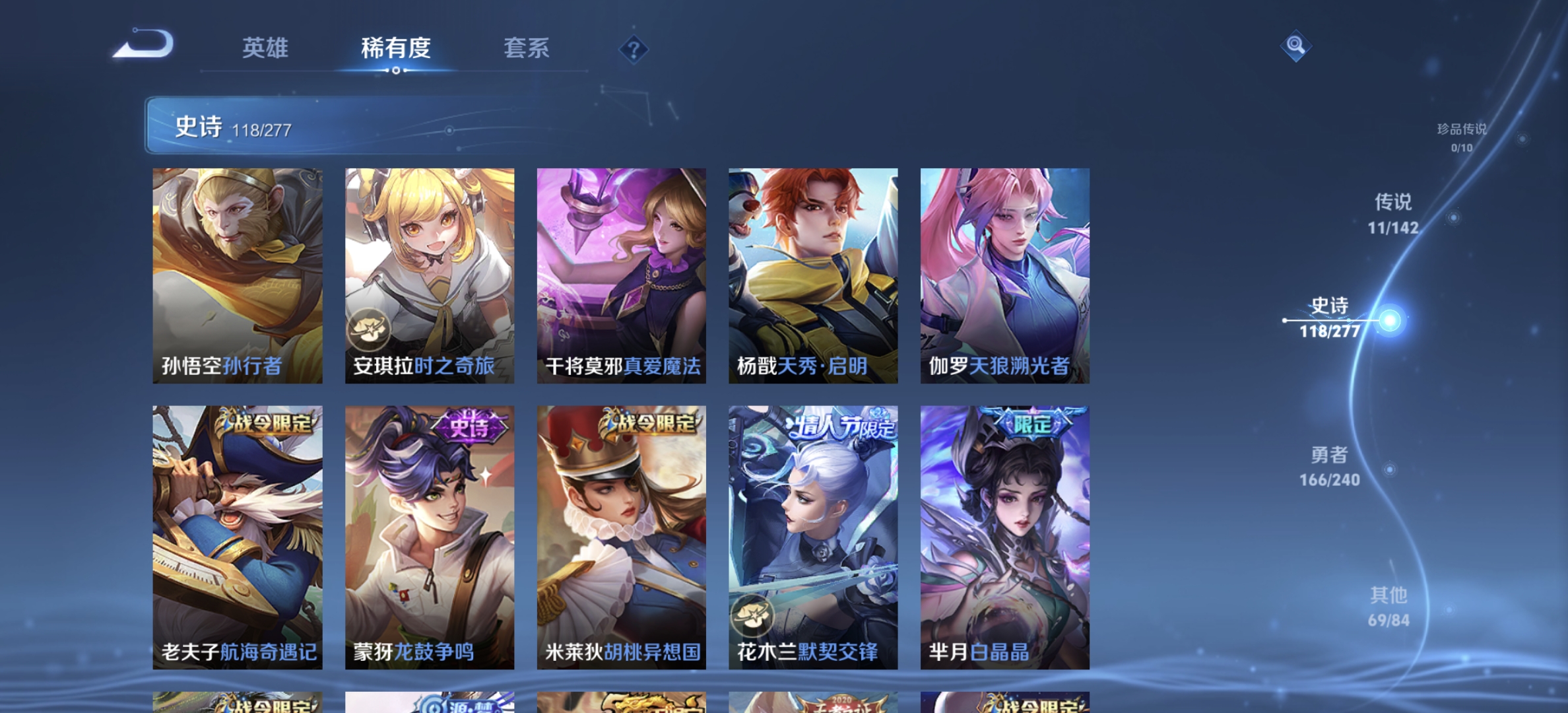Switch to the 套系 tab
1568x713 pixels.
click(x=527, y=49)
